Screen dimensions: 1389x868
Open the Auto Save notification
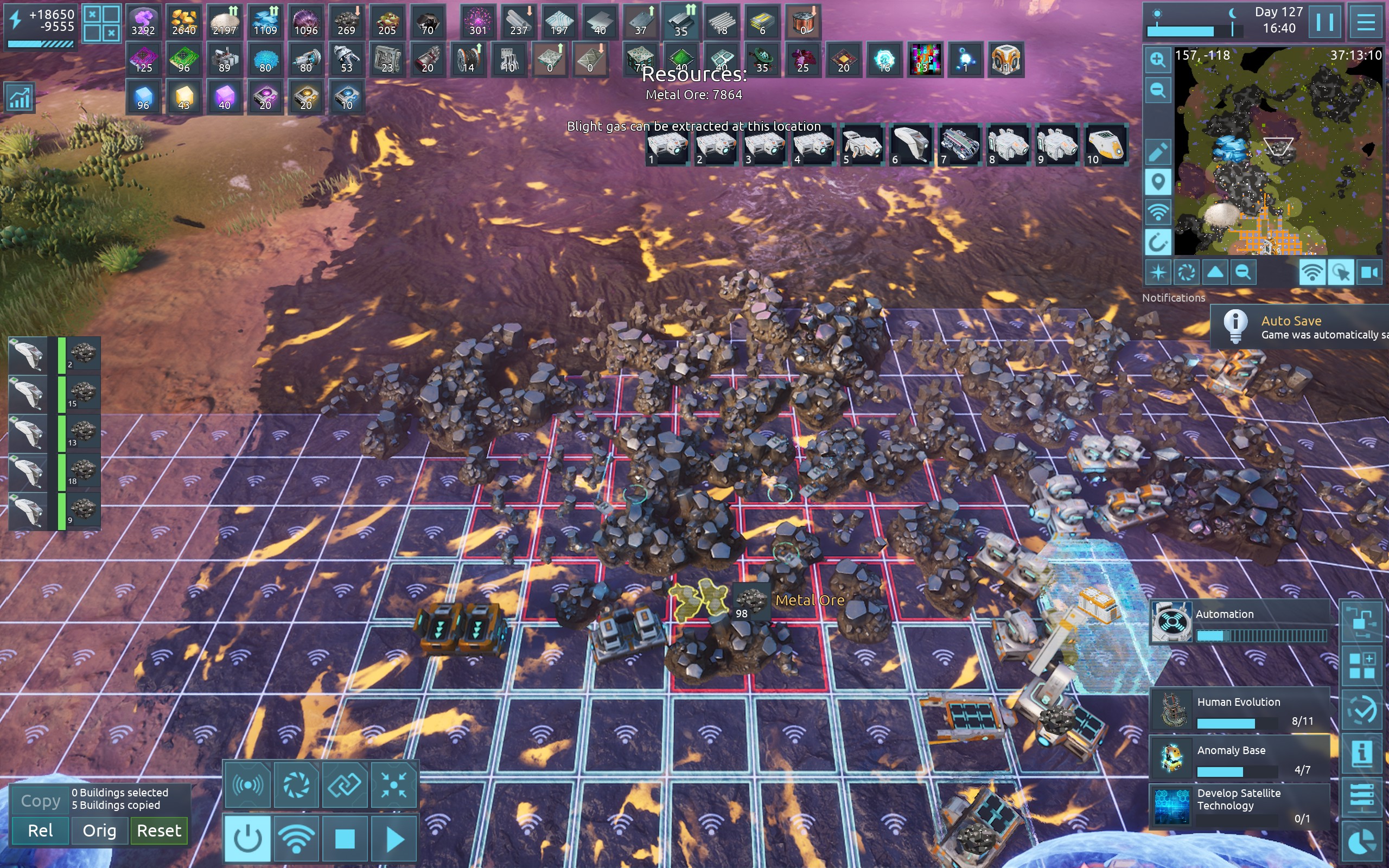1300,327
